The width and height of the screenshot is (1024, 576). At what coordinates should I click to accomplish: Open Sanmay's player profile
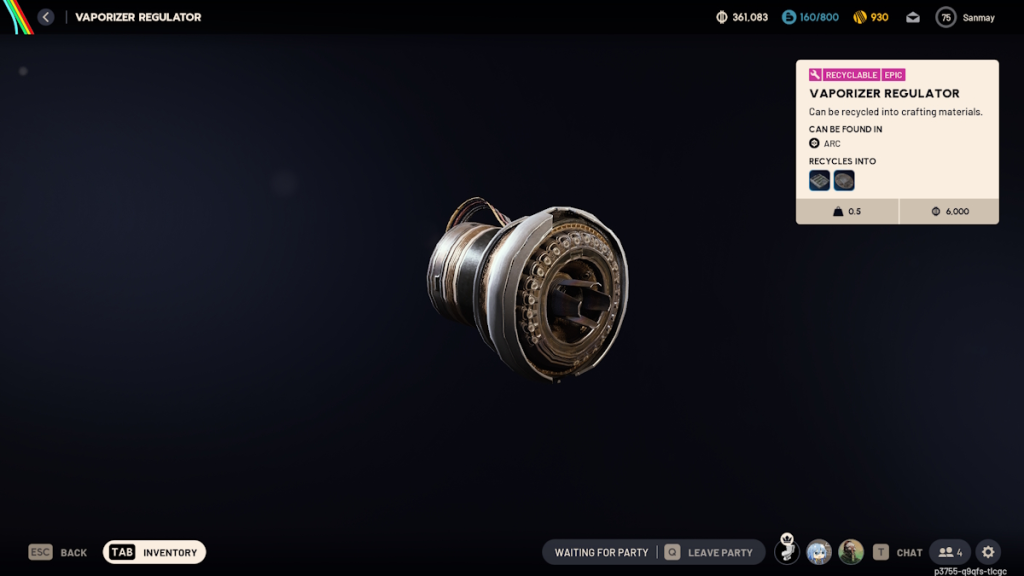[x=966, y=17]
